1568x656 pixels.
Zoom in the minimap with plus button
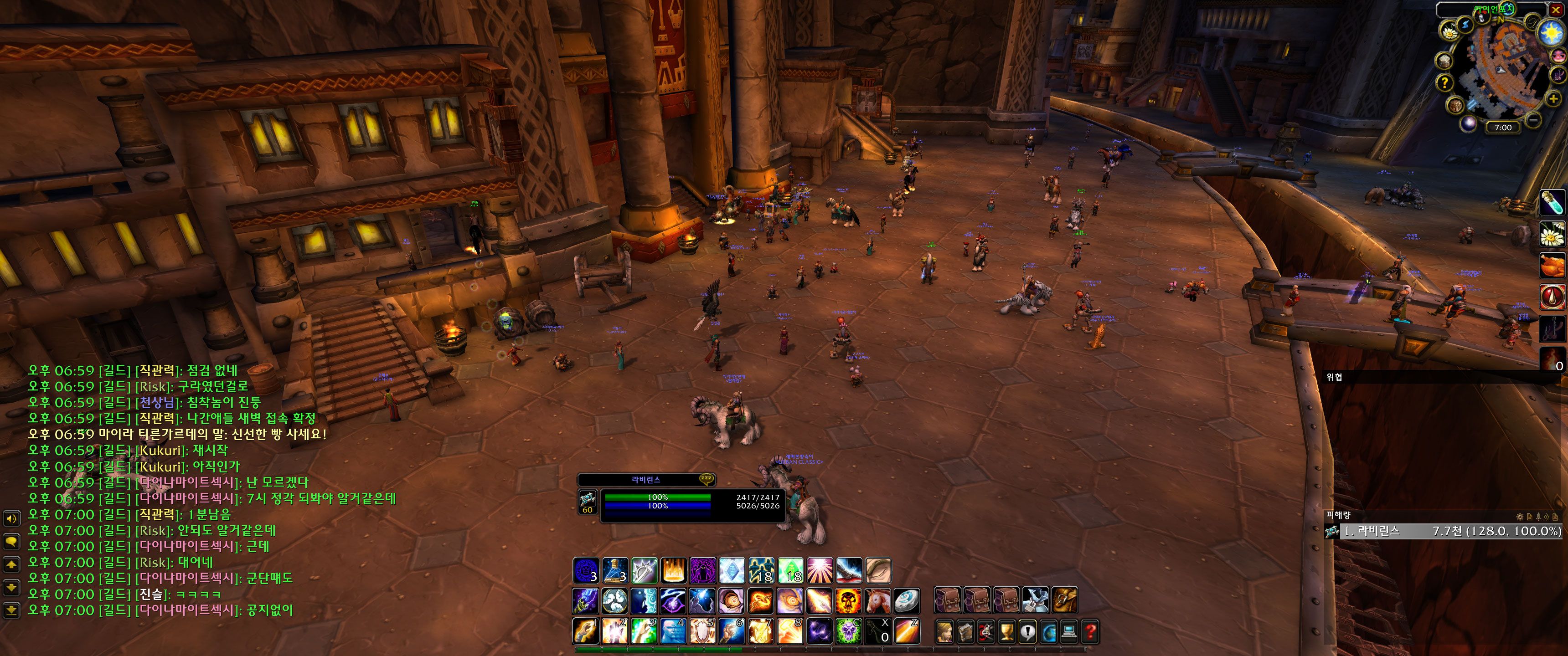(1553, 98)
